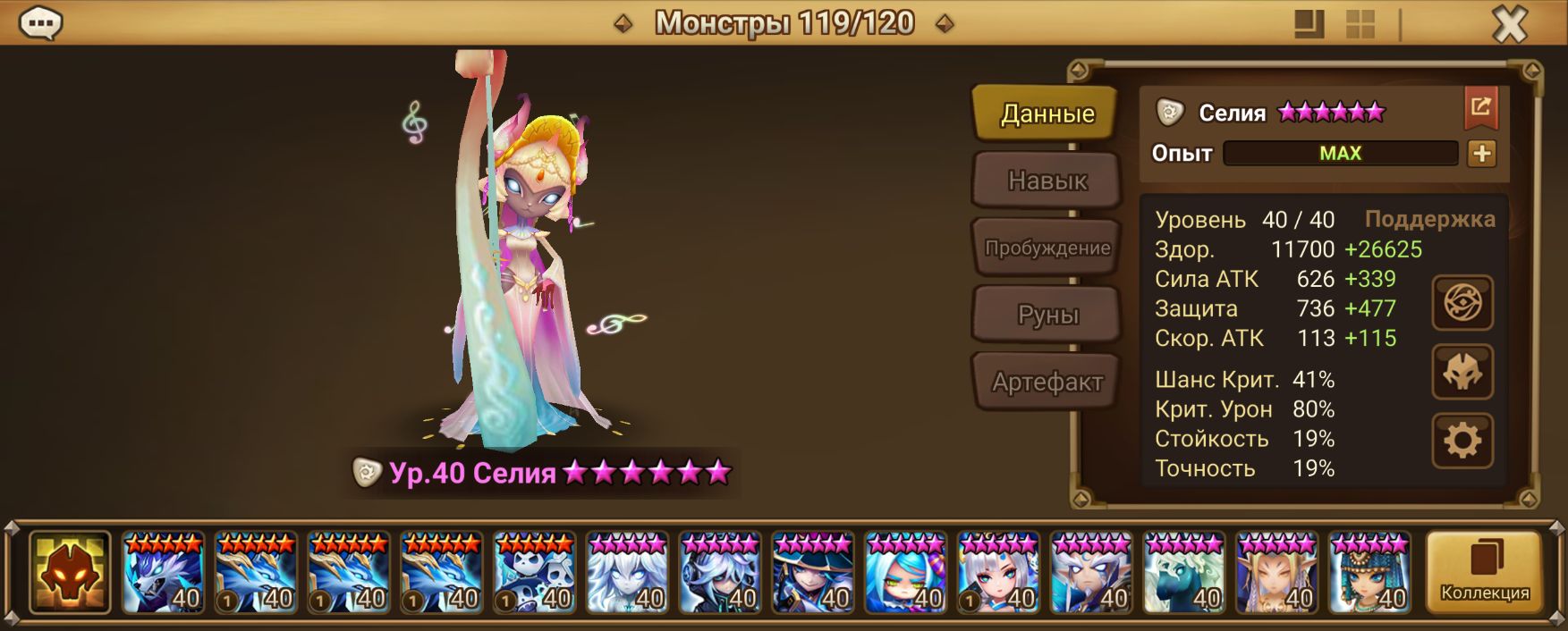Share Селия via the red share icon
Screen dimensions: 1568x631
tap(1480, 108)
